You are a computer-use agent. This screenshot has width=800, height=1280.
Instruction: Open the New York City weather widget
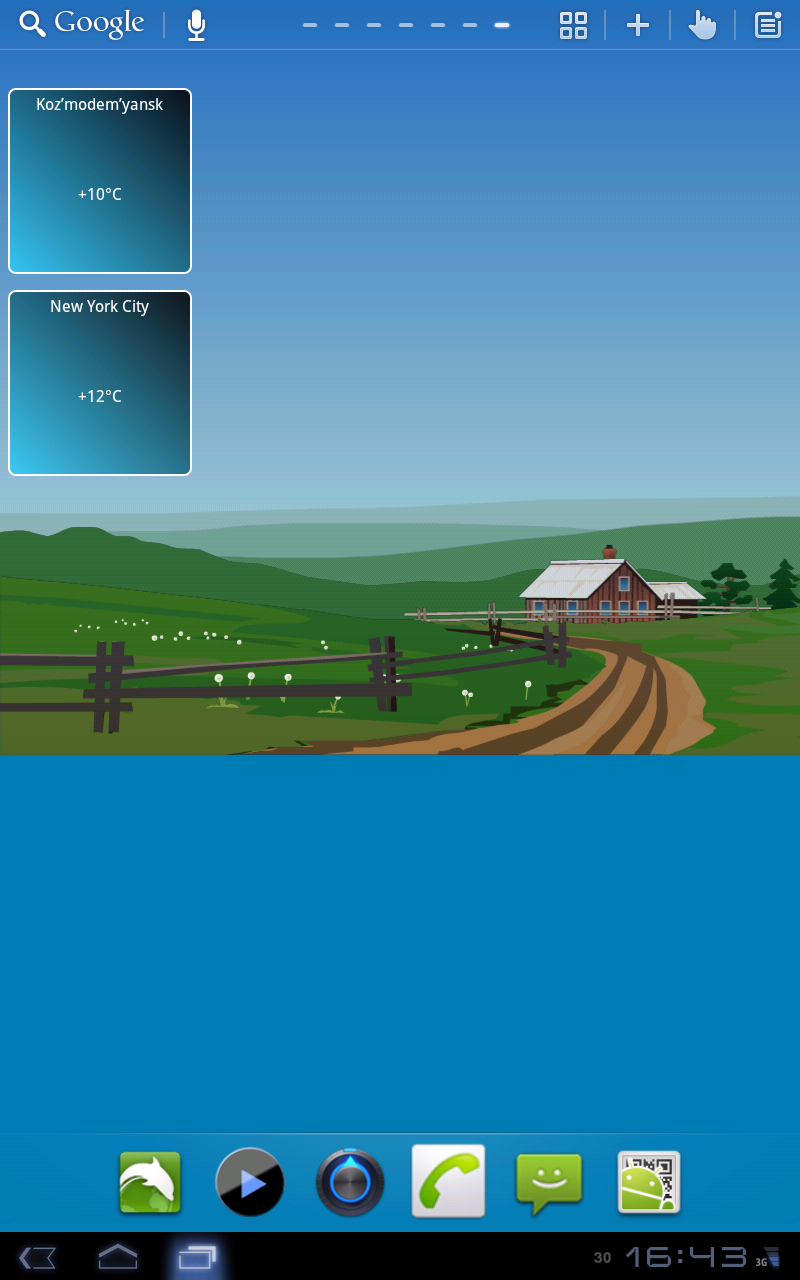[100, 383]
